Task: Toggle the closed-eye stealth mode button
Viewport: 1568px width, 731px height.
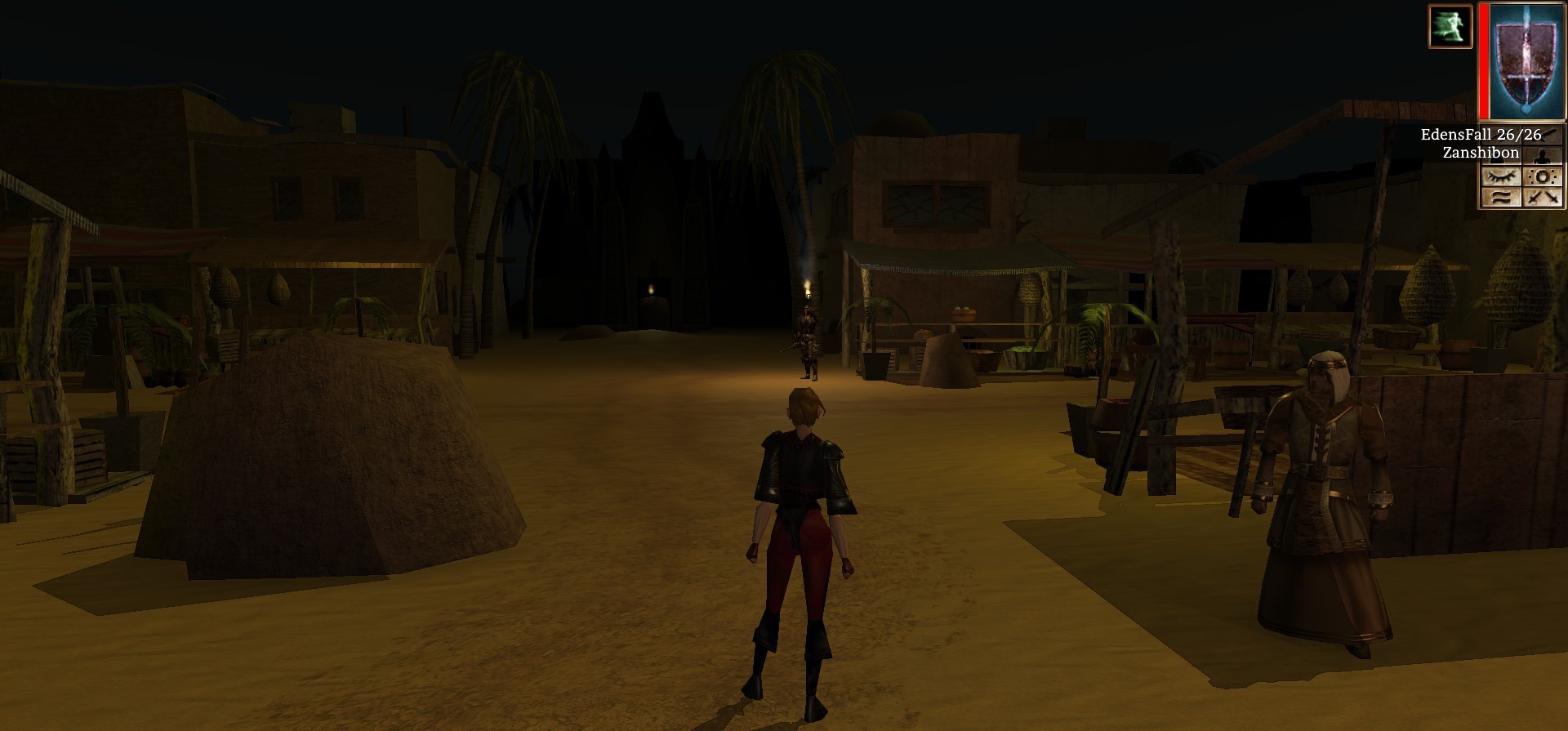Action: 1501,176
